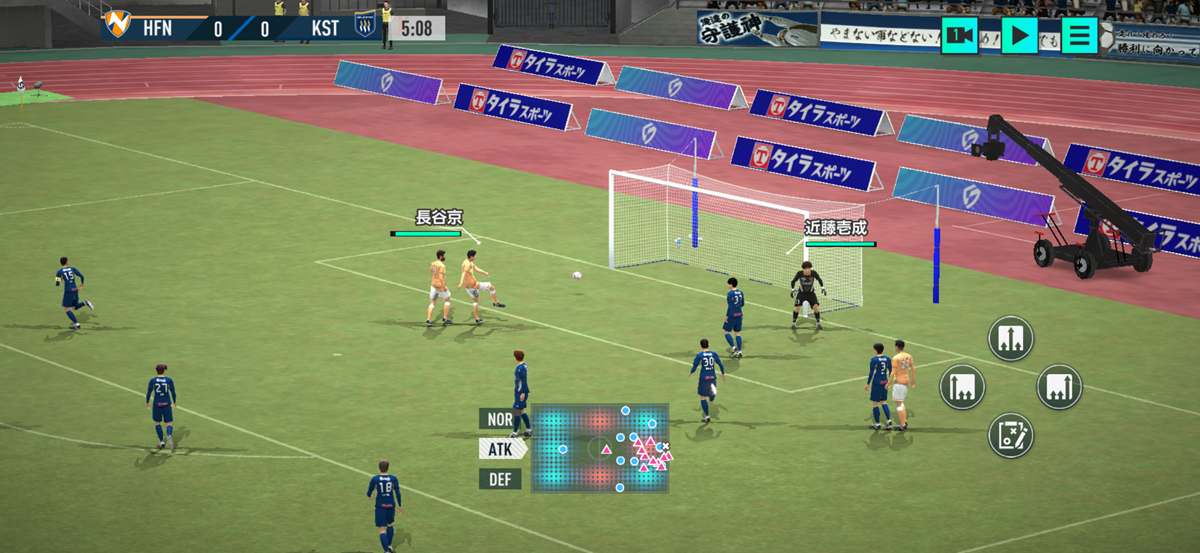Switch the camera view with the camera button
This screenshot has height=553, width=1200.
(960, 36)
